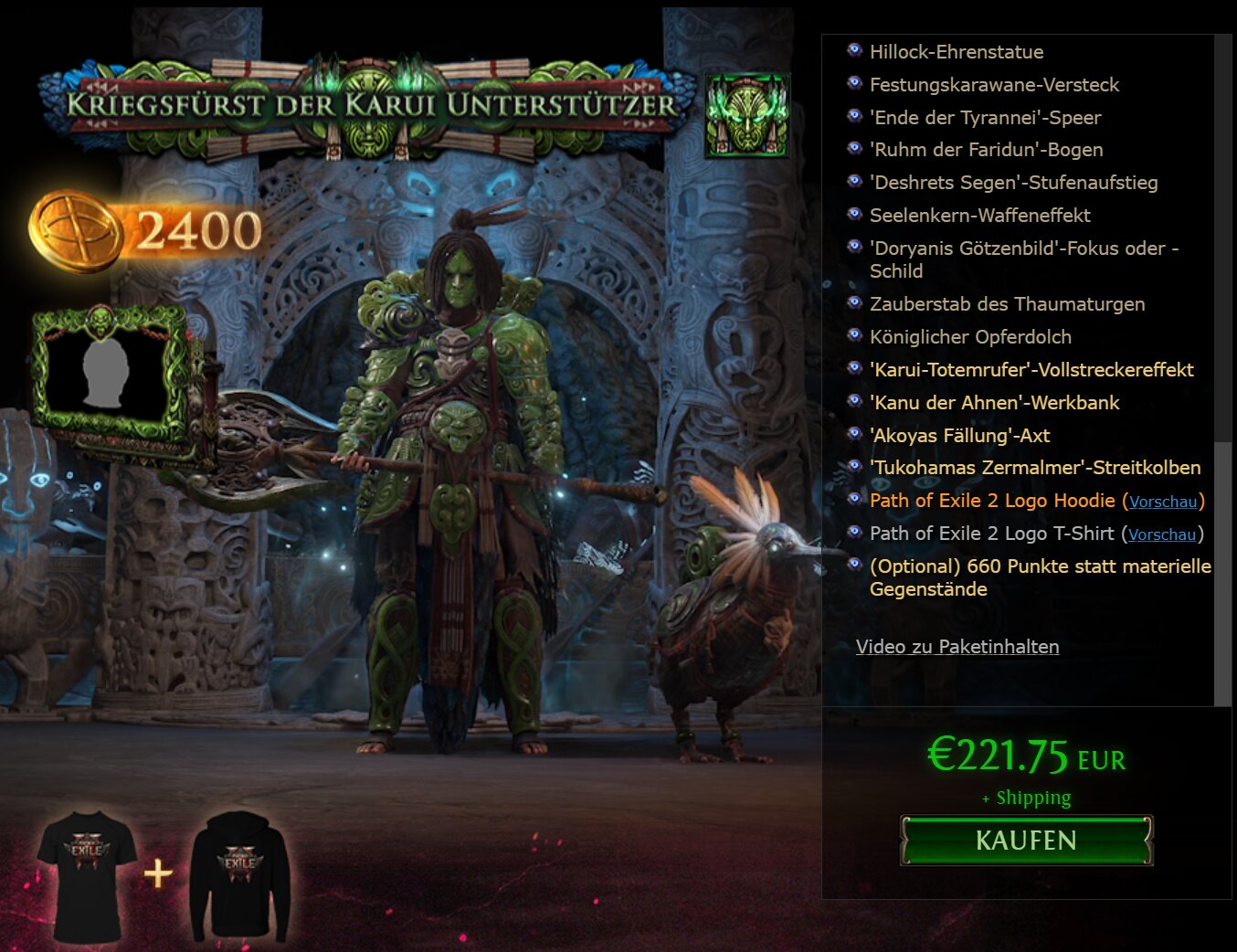Click the green Karui mask pack emblem
Image resolution: width=1237 pixels, height=952 pixels.
click(745, 113)
